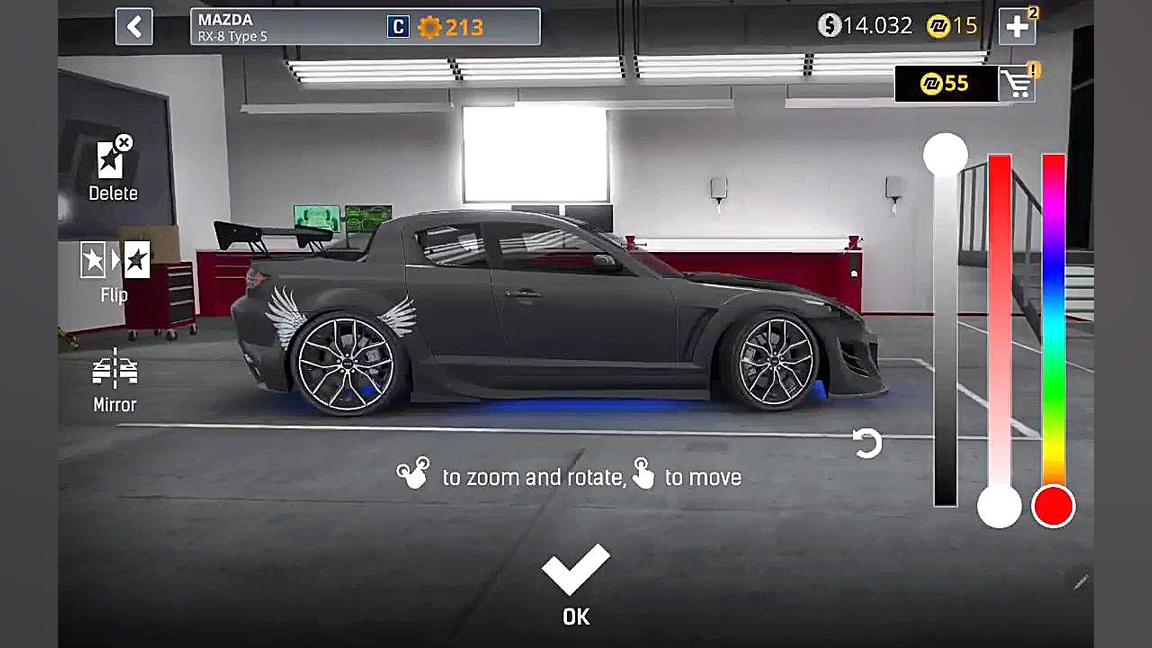
Task: Flip the decal
Action: point(115,268)
